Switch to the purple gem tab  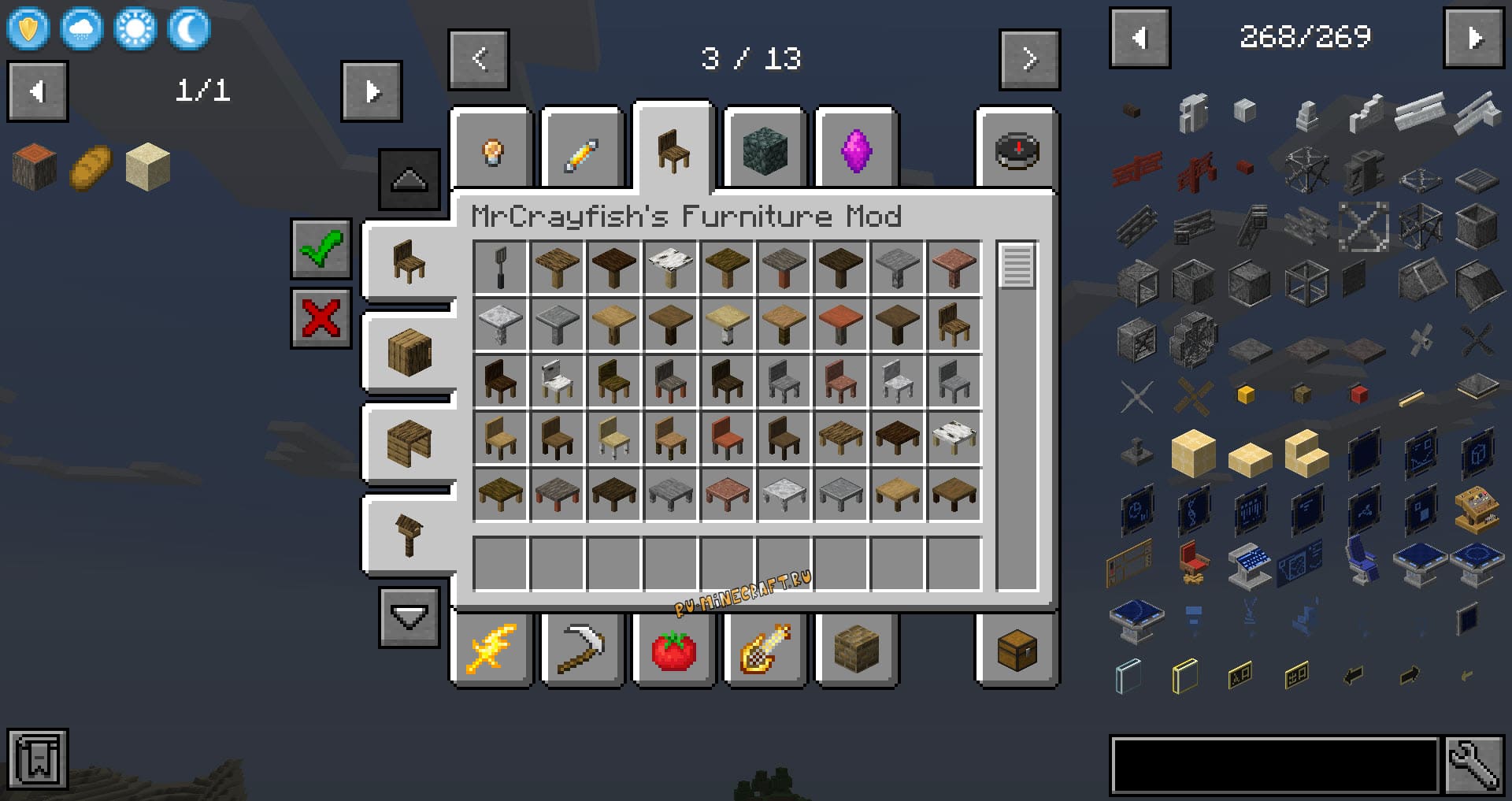(x=856, y=150)
